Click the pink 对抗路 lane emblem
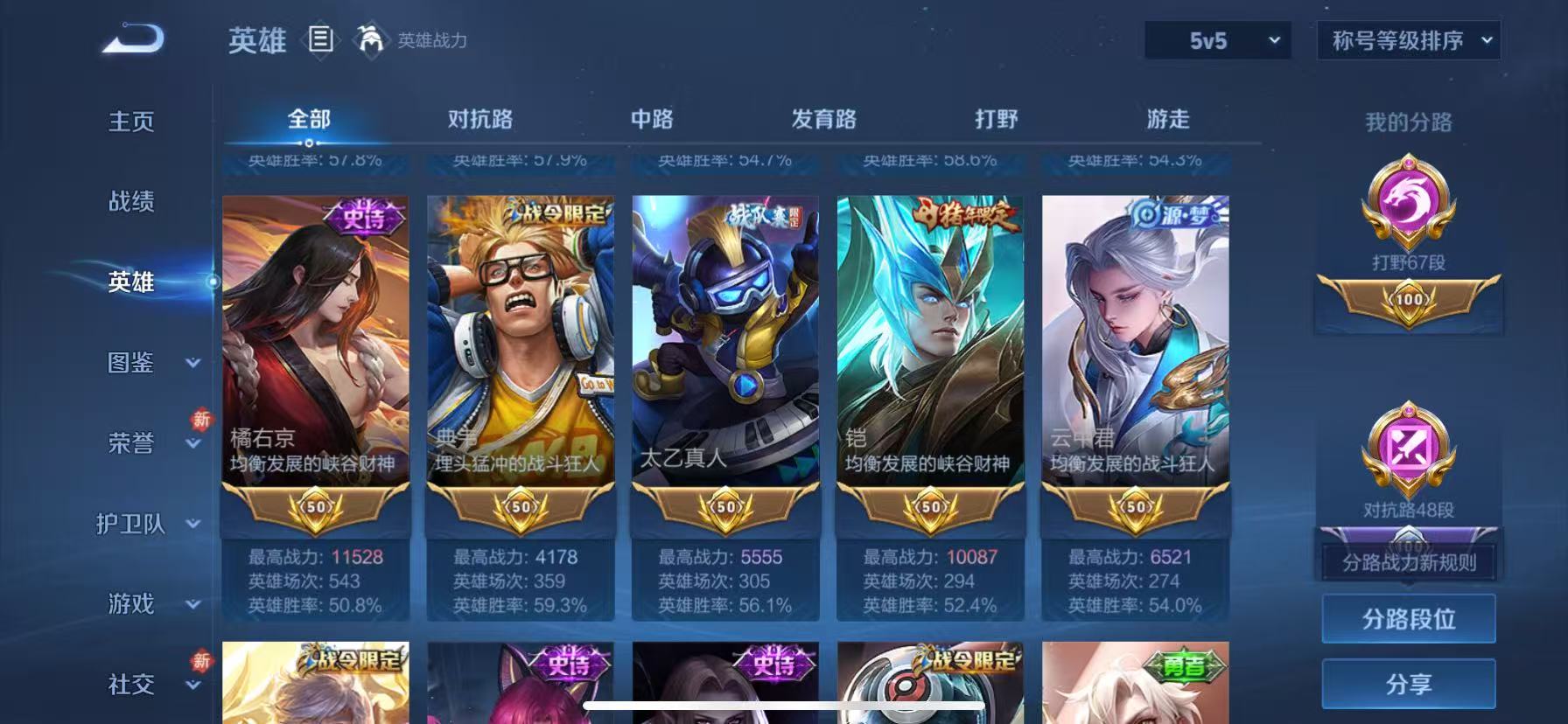Screen dimensions: 1568x724 [x=1408, y=450]
